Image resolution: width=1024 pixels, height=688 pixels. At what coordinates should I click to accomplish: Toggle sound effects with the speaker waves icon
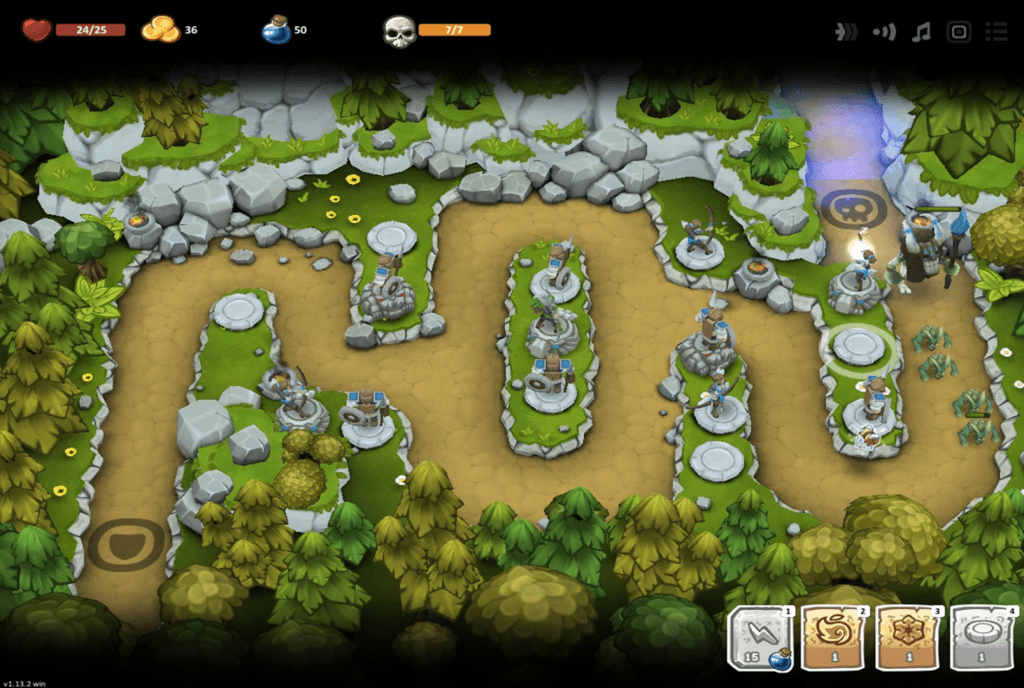click(x=884, y=32)
